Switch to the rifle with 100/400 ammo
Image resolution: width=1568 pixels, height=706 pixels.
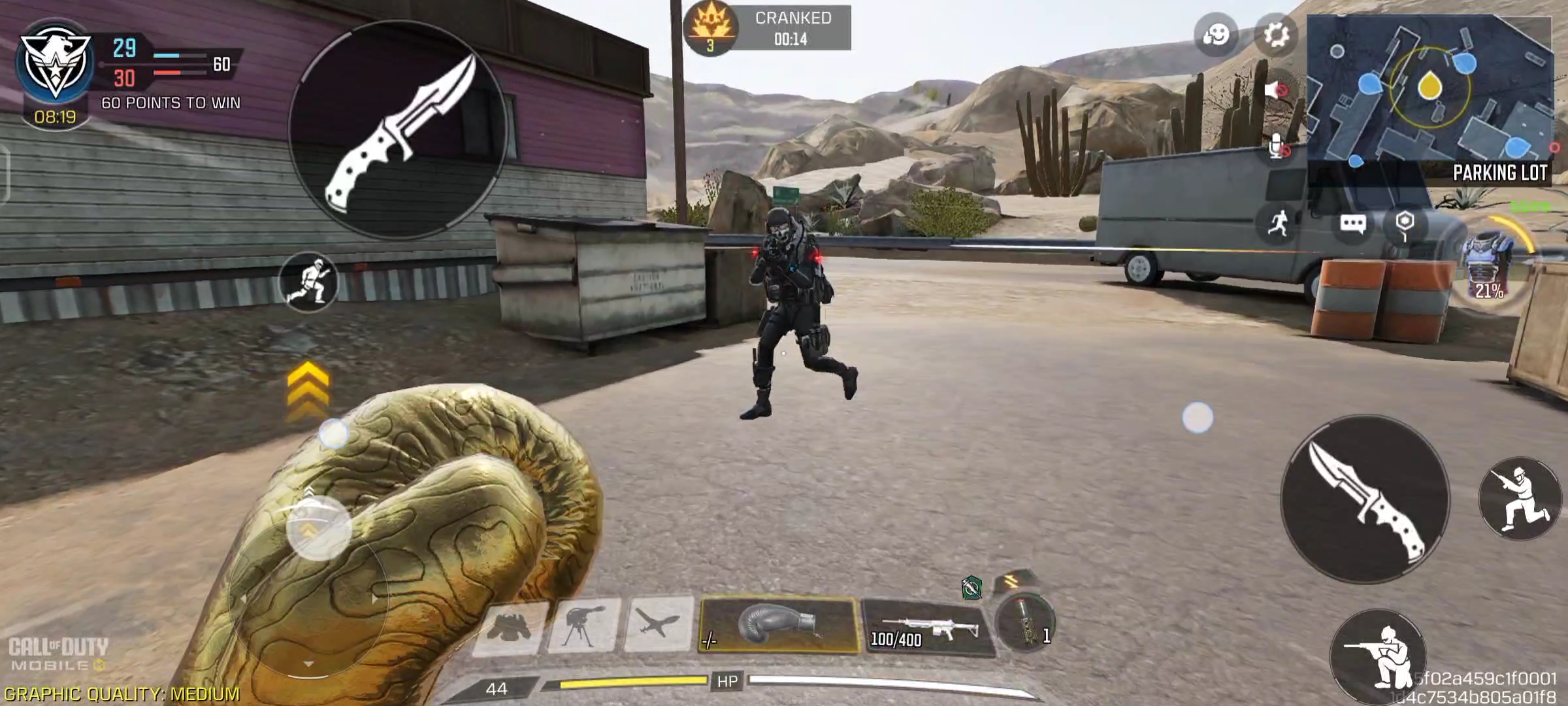click(x=927, y=629)
